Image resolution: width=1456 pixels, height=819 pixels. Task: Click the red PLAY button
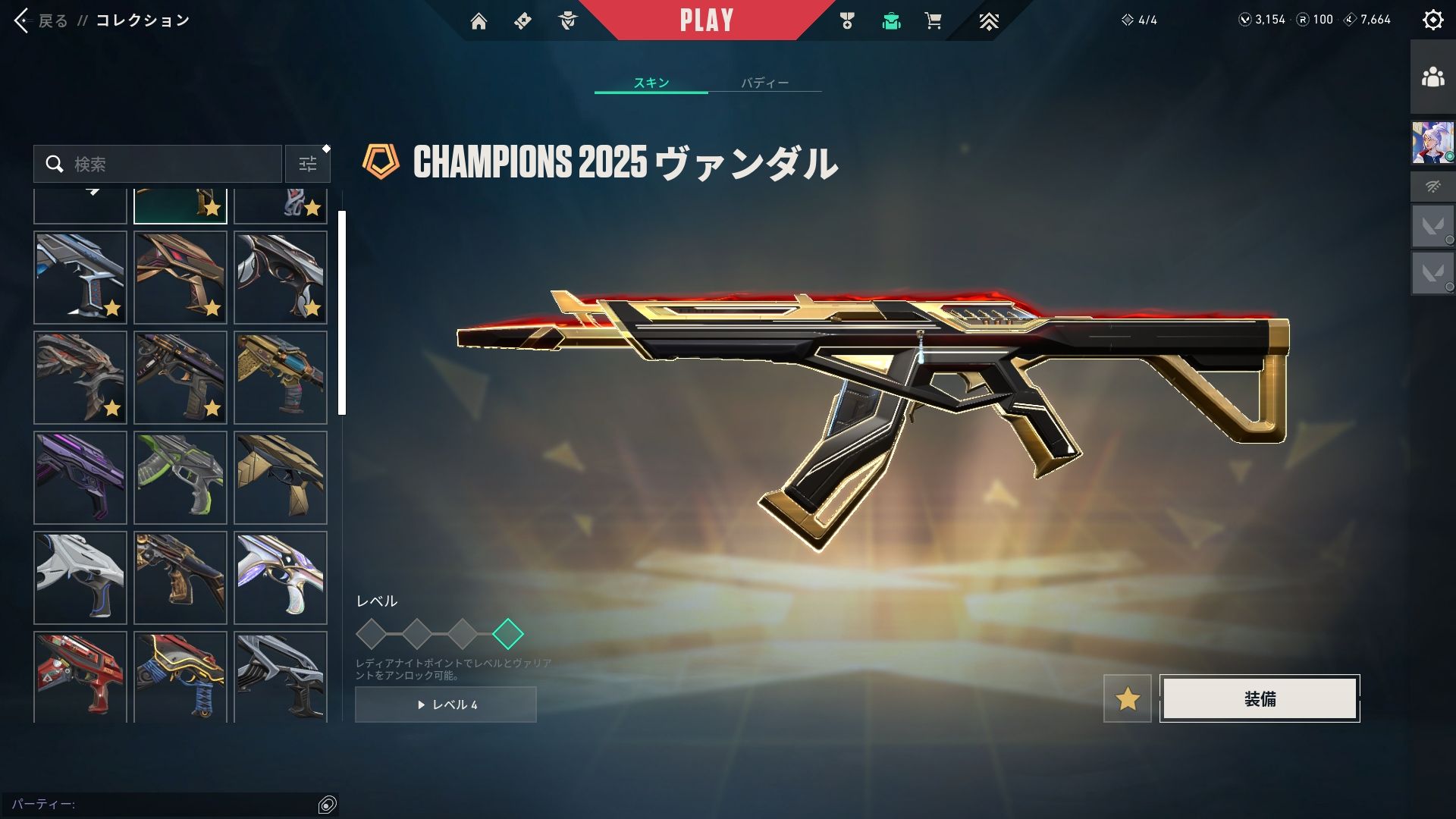tap(706, 20)
